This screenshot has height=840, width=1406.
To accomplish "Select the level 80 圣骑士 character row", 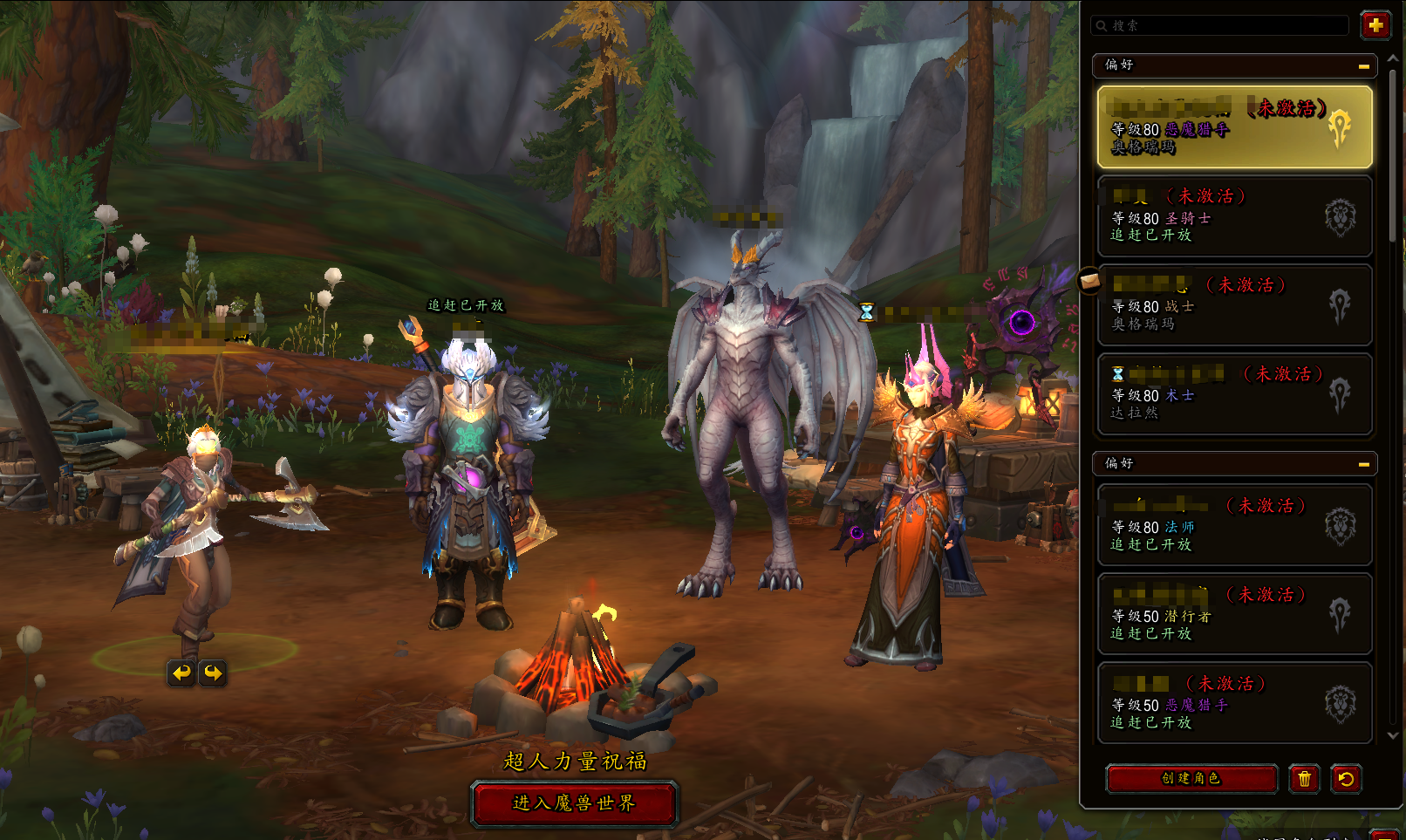I will (1234, 215).
